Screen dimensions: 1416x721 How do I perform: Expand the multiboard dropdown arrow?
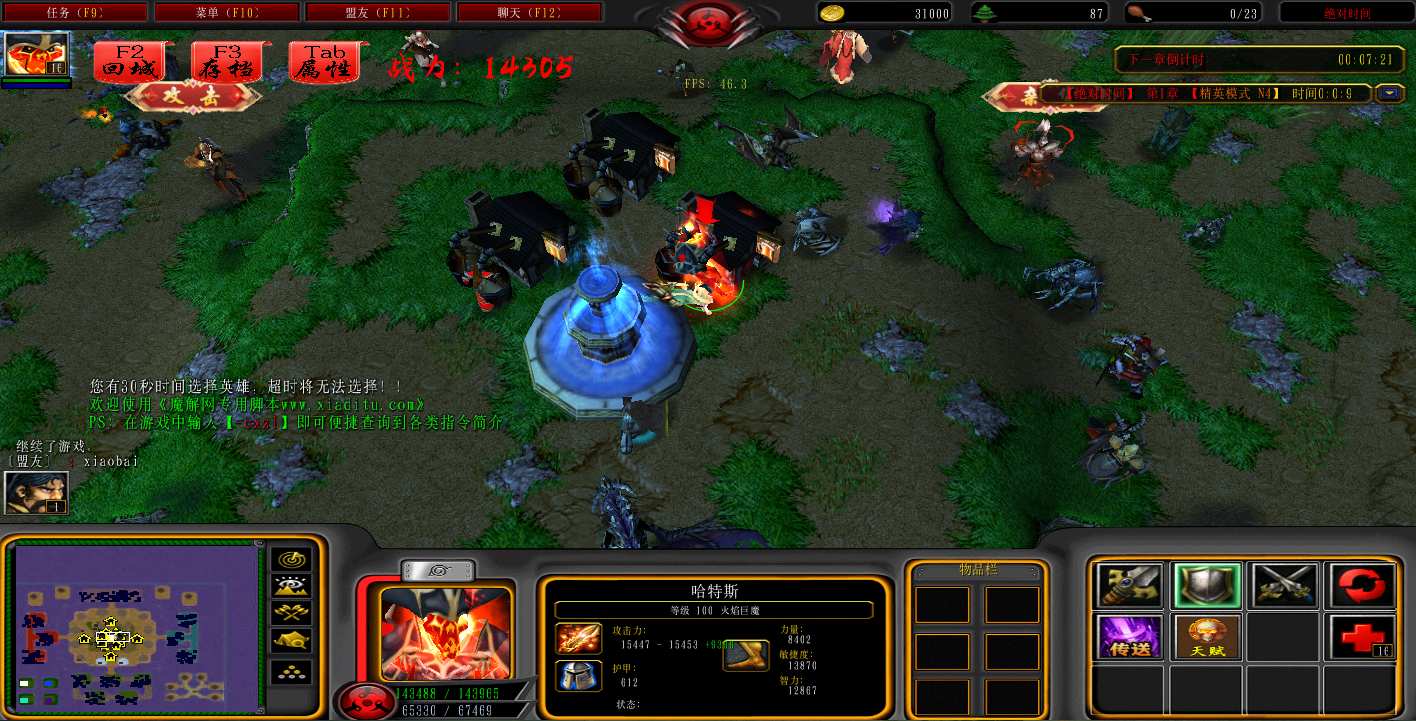pyautogui.click(x=1389, y=93)
